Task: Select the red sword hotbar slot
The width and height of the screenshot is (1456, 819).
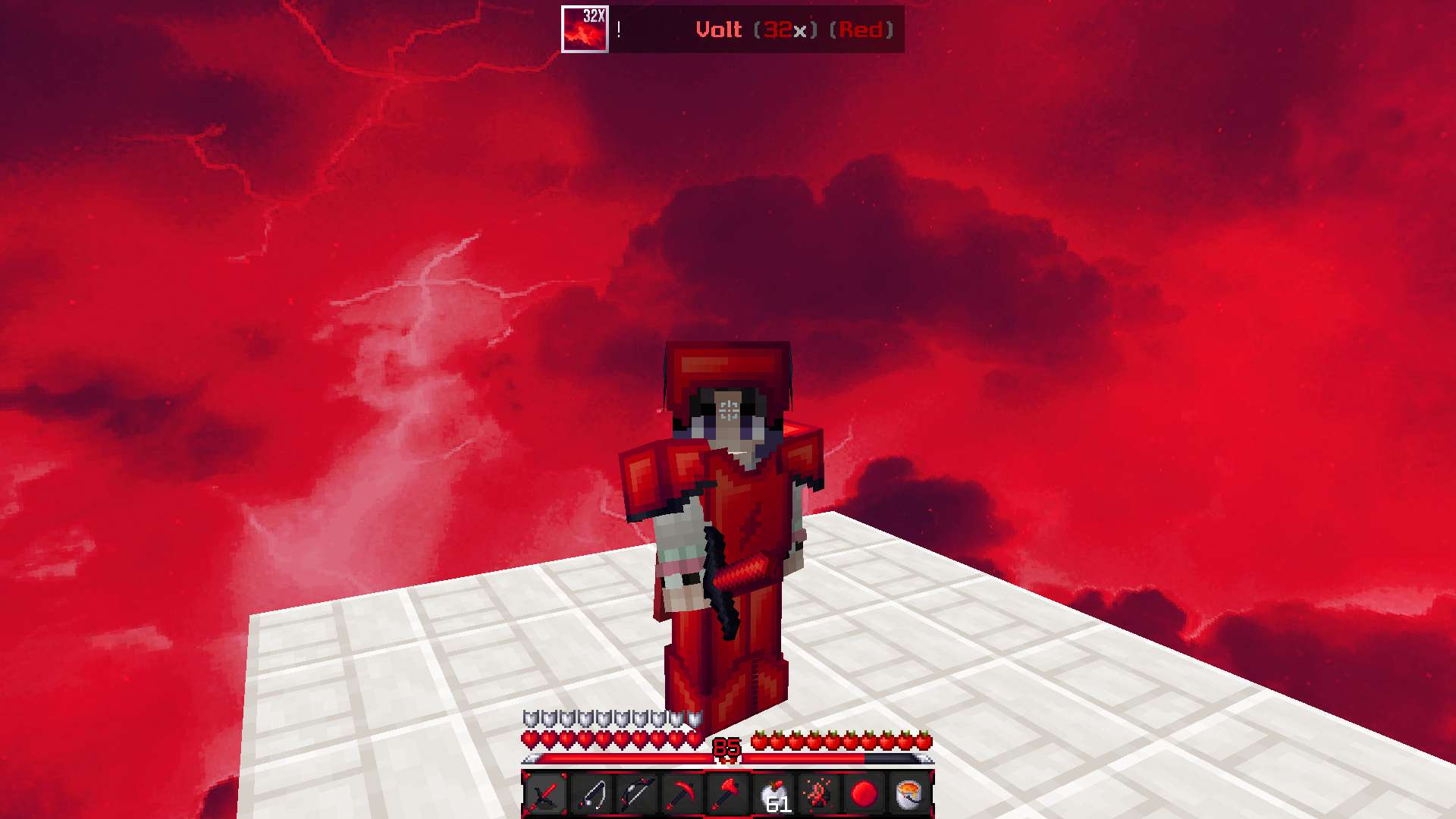Action: 545,794
